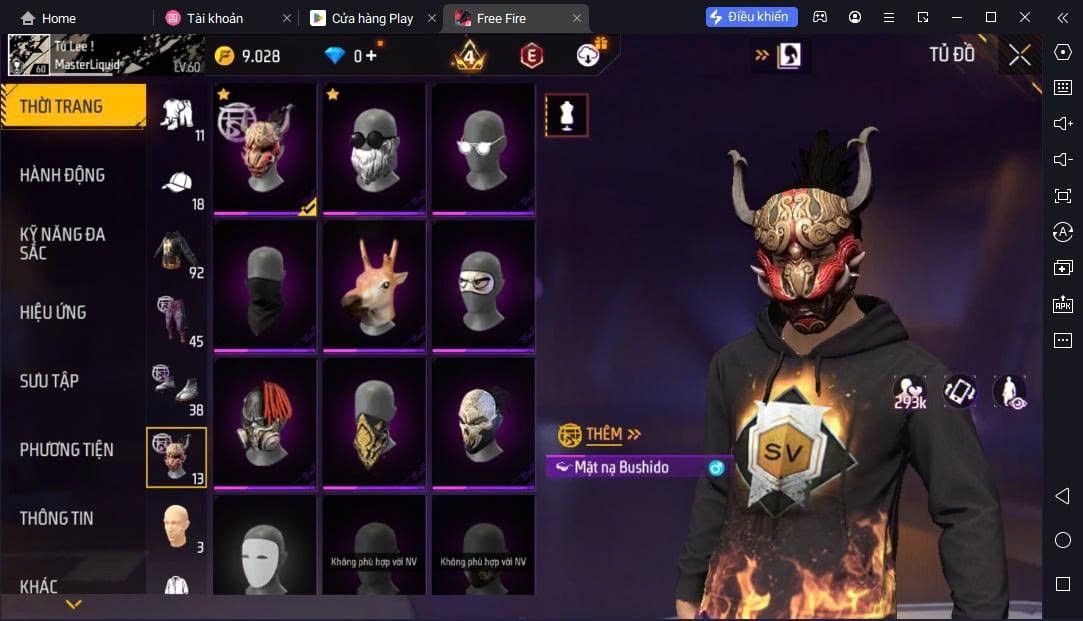The width and height of the screenshot is (1083, 621).
Task: Pick the pants subcategory icon
Action: pos(176,320)
